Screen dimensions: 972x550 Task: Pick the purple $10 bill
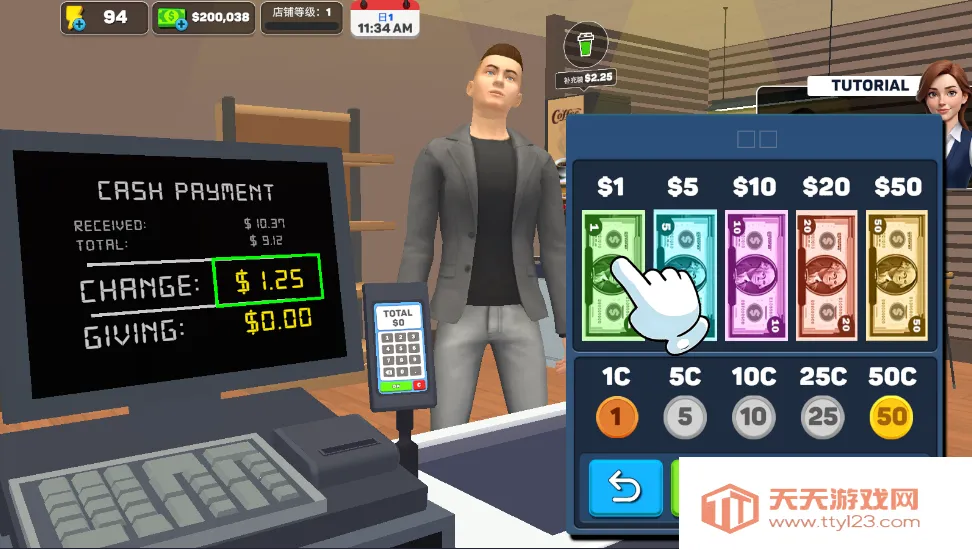(x=756, y=274)
